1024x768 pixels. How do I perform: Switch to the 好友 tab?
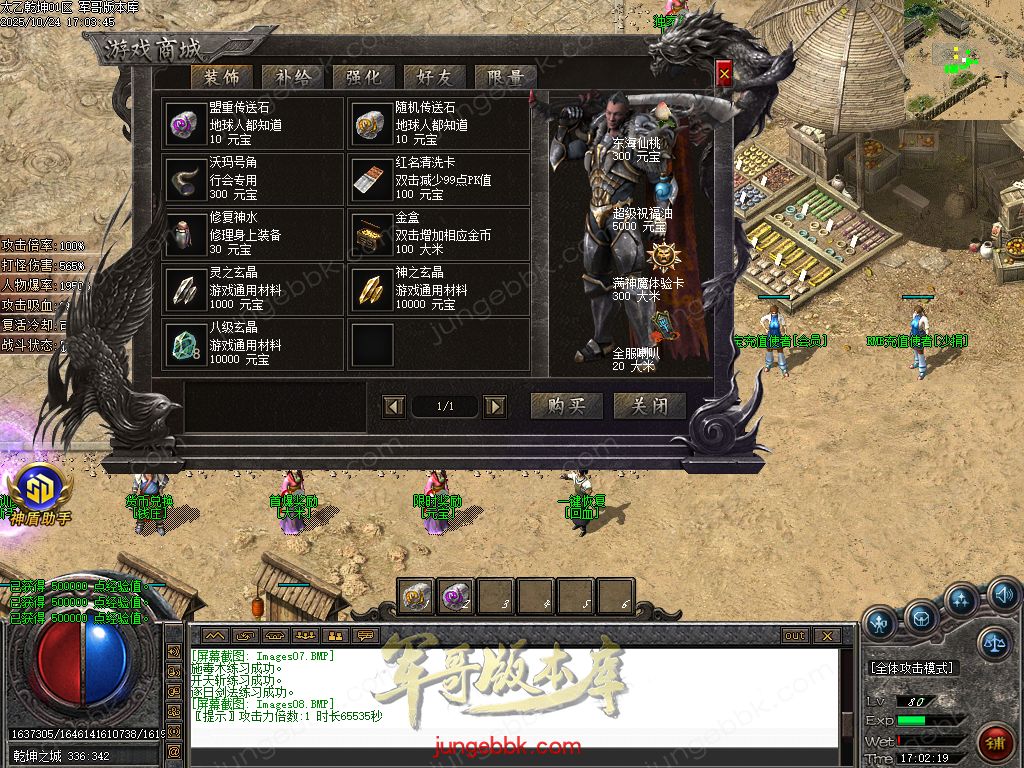tap(433, 77)
